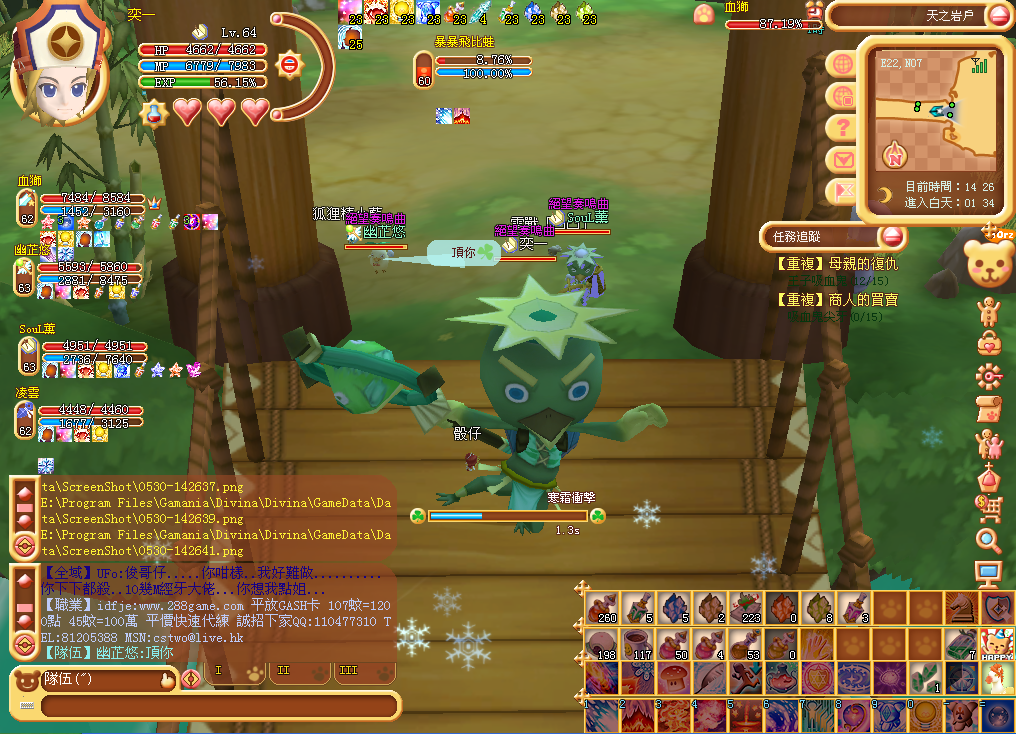Open the mail envelope button
Screen dimensions: 1016x734
pos(843,160)
